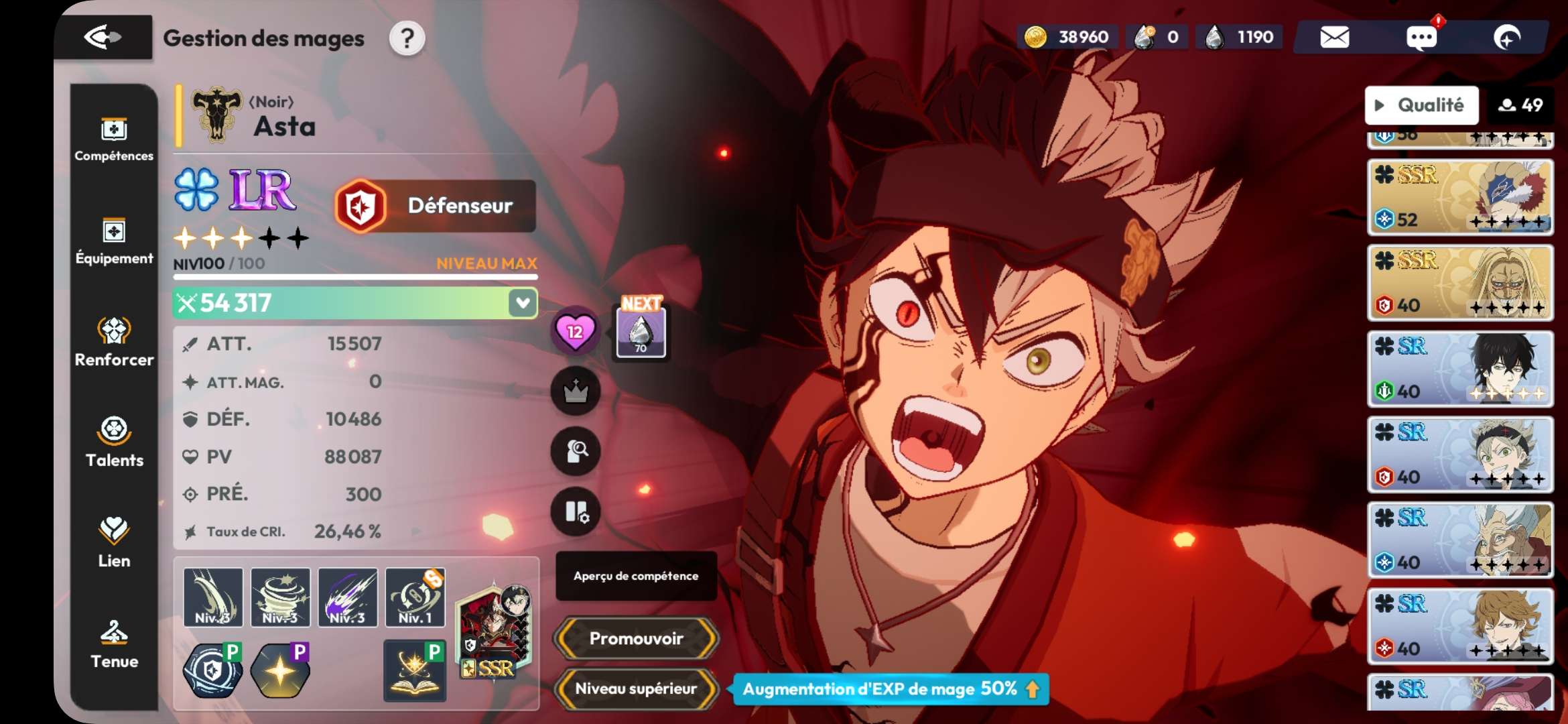Tap the pink heart bond icon
The width and height of the screenshot is (1568, 724).
[x=575, y=331]
